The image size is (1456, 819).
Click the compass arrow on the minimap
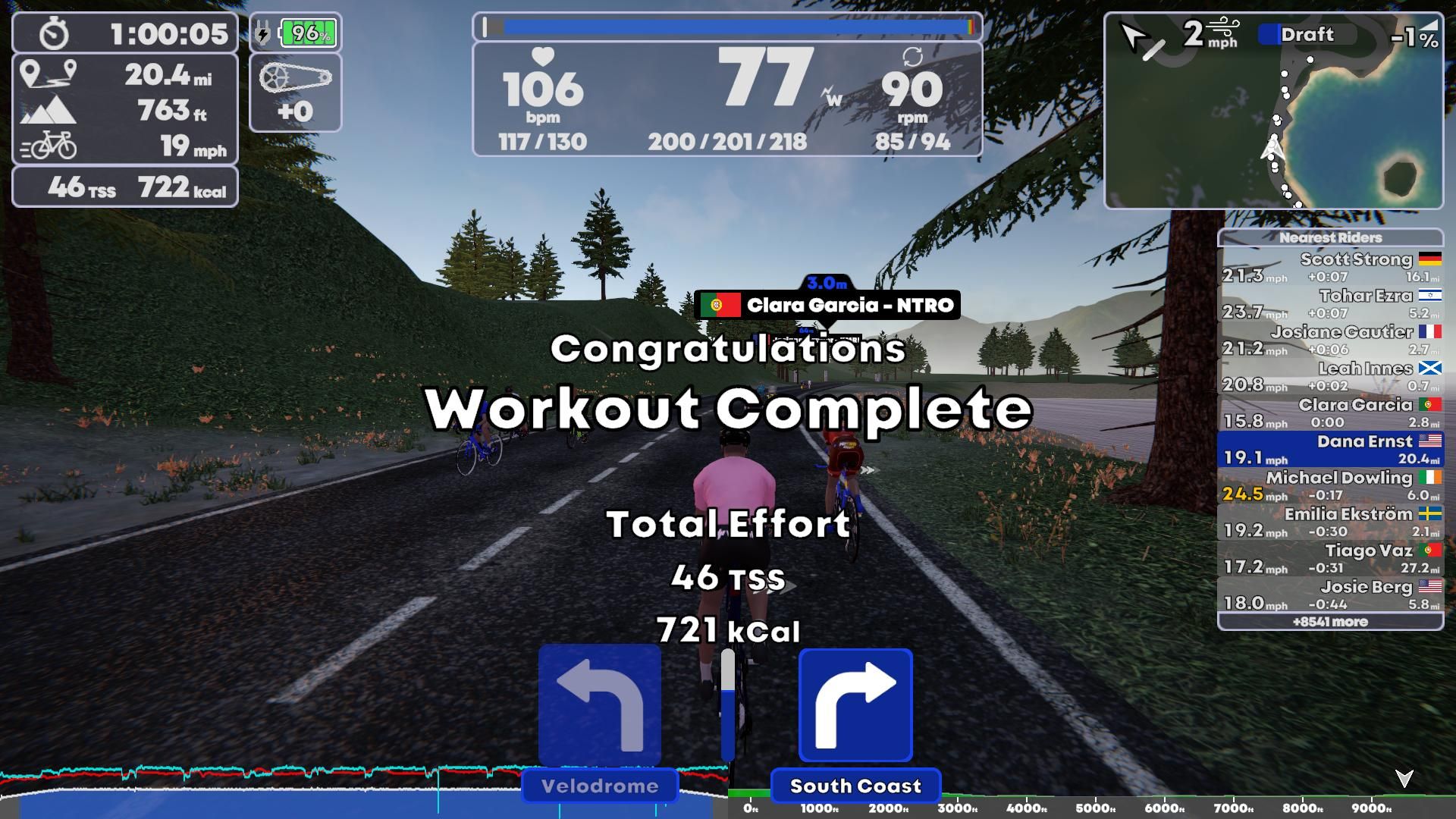1134,34
